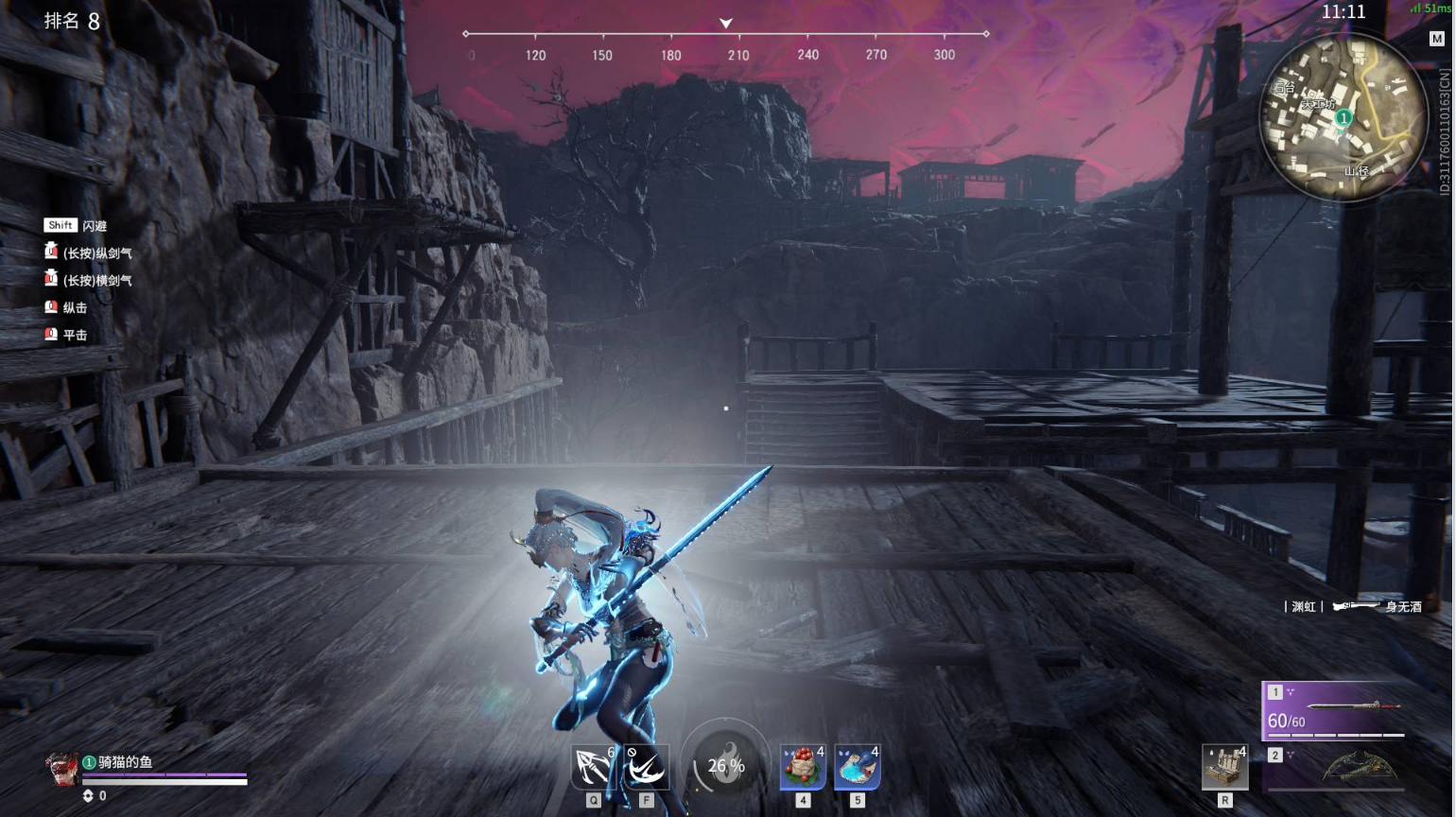Activate the slash skill icon
The height and width of the screenshot is (817, 1456).
pos(647,767)
